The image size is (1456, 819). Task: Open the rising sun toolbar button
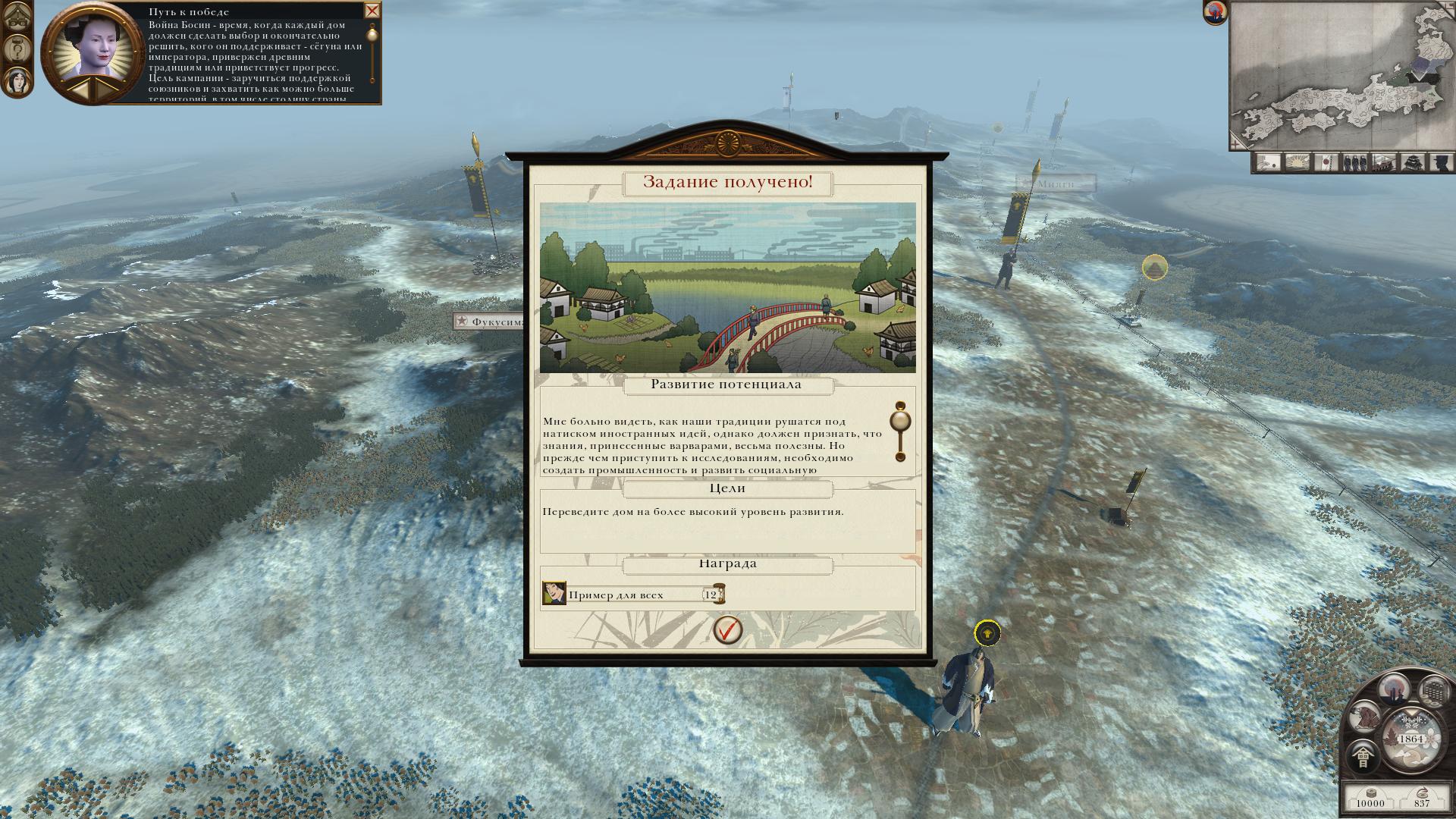point(1298,162)
